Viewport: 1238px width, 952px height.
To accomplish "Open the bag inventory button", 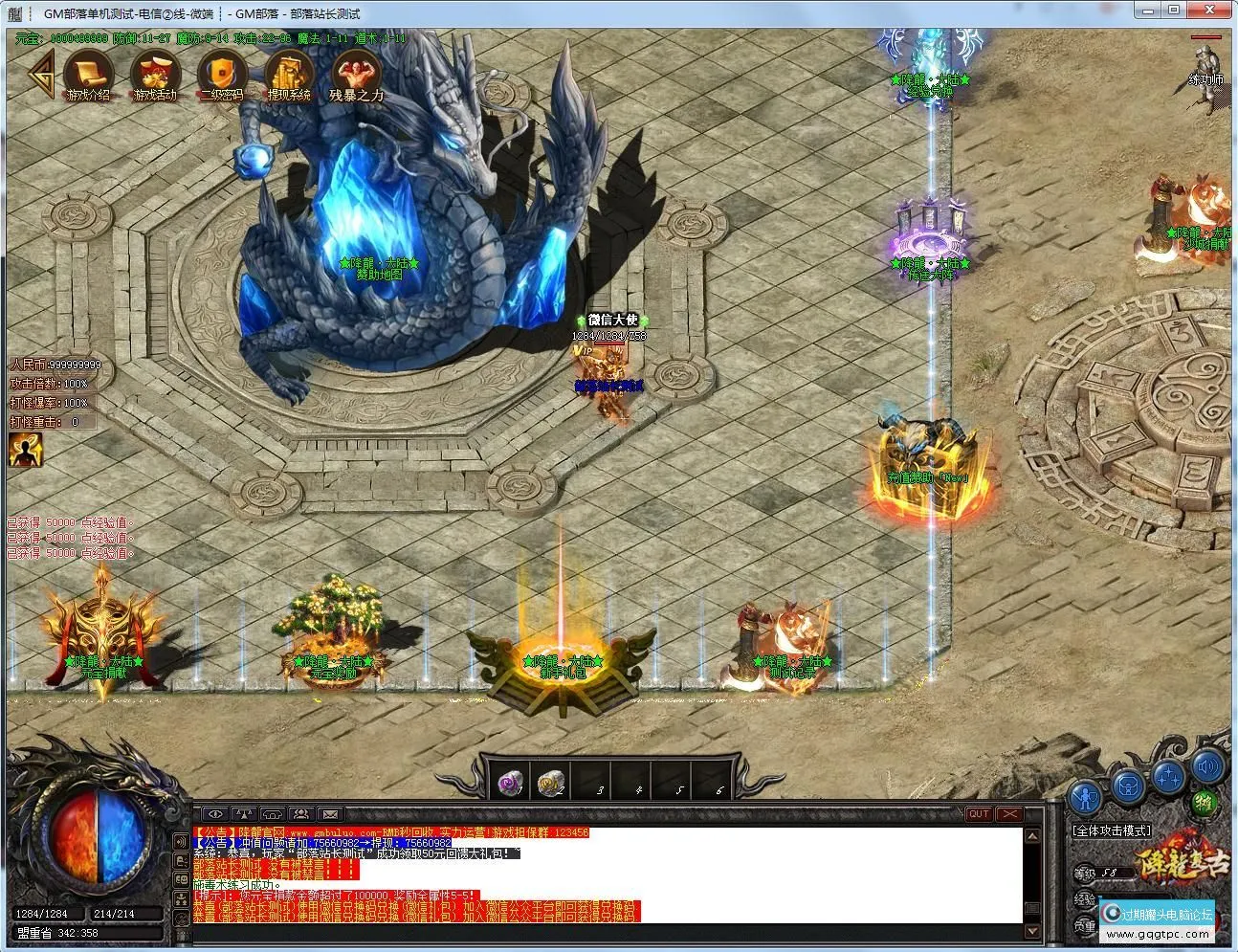I will (1129, 786).
